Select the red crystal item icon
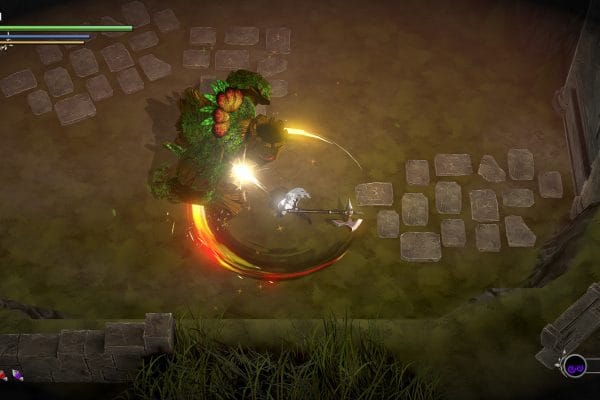 [3, 375]
